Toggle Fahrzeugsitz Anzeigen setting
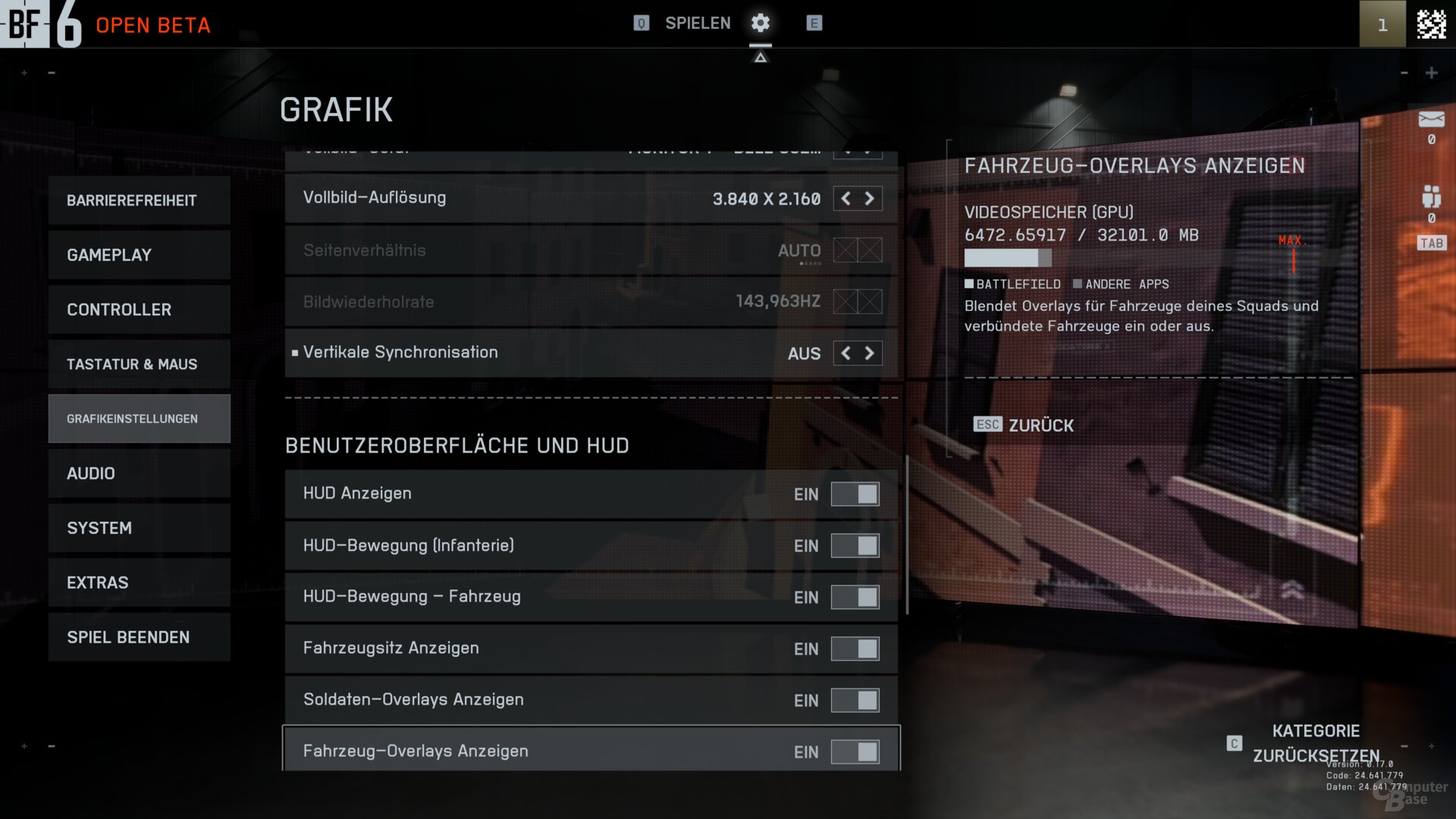This screenshot has height=819, width=1456. (855, 649)
